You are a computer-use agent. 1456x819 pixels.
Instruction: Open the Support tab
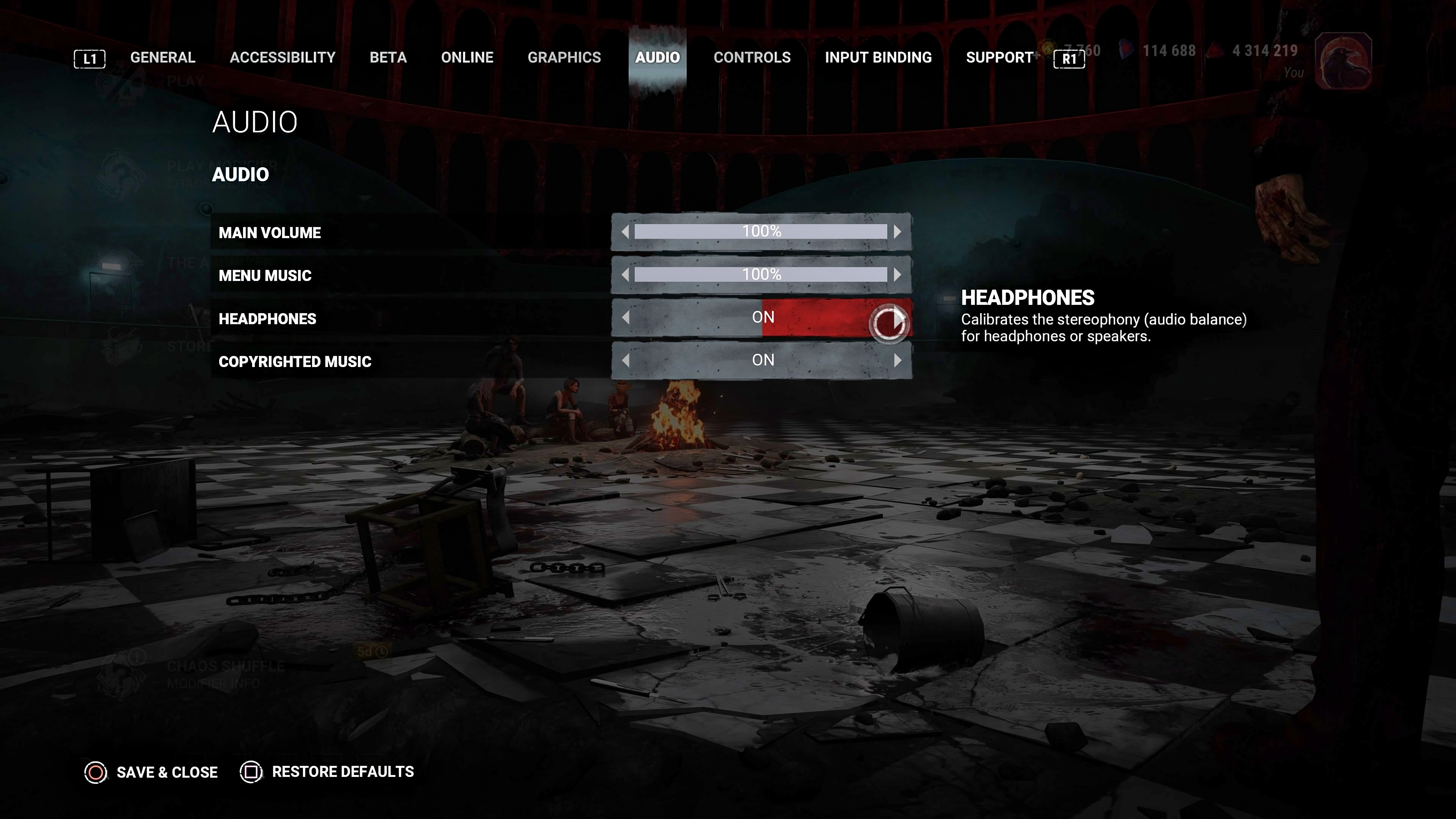point(999,58)
